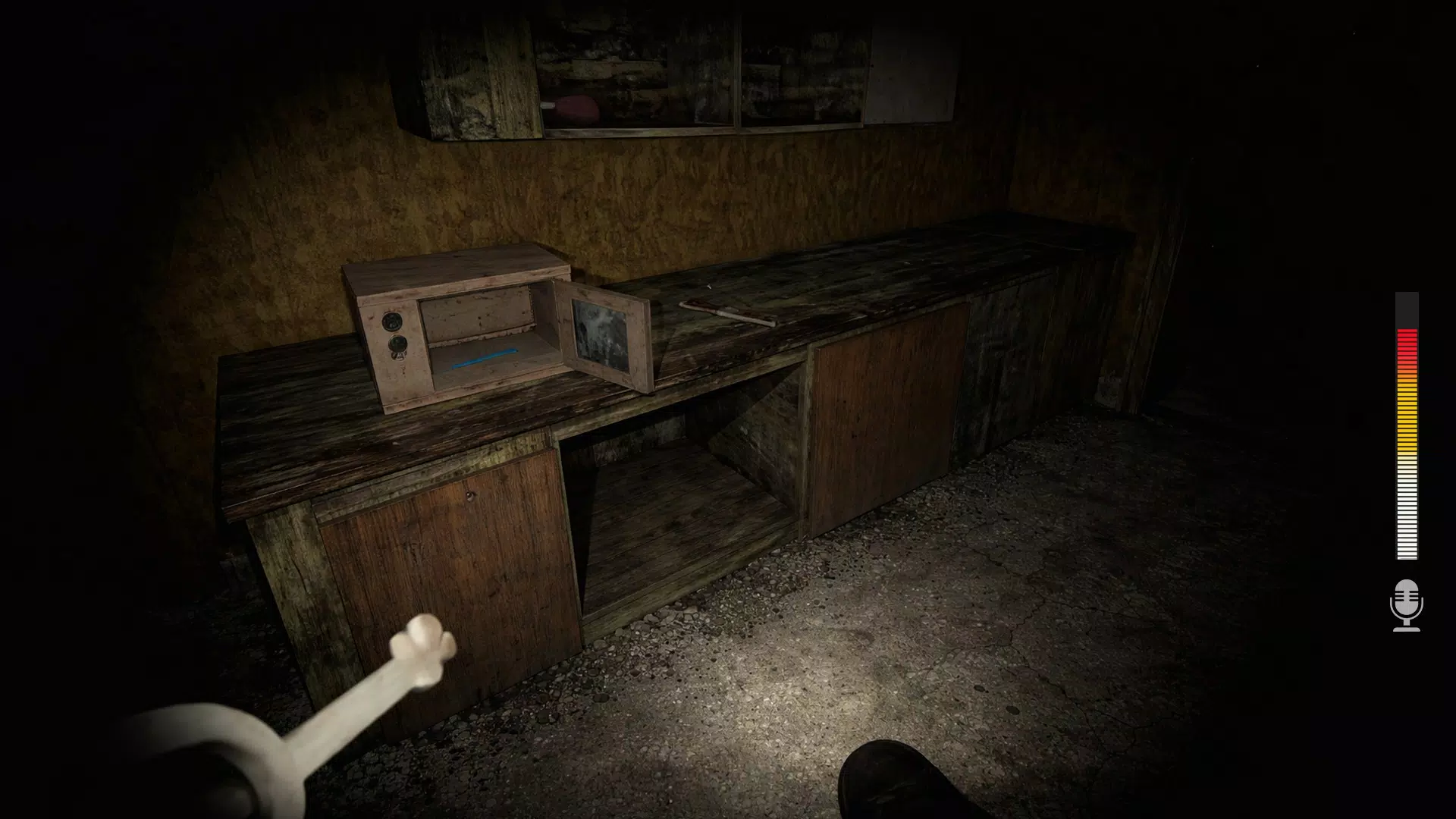
Task: Grab the table tennis paddle on the shelf
Action: tap(578, 106)
